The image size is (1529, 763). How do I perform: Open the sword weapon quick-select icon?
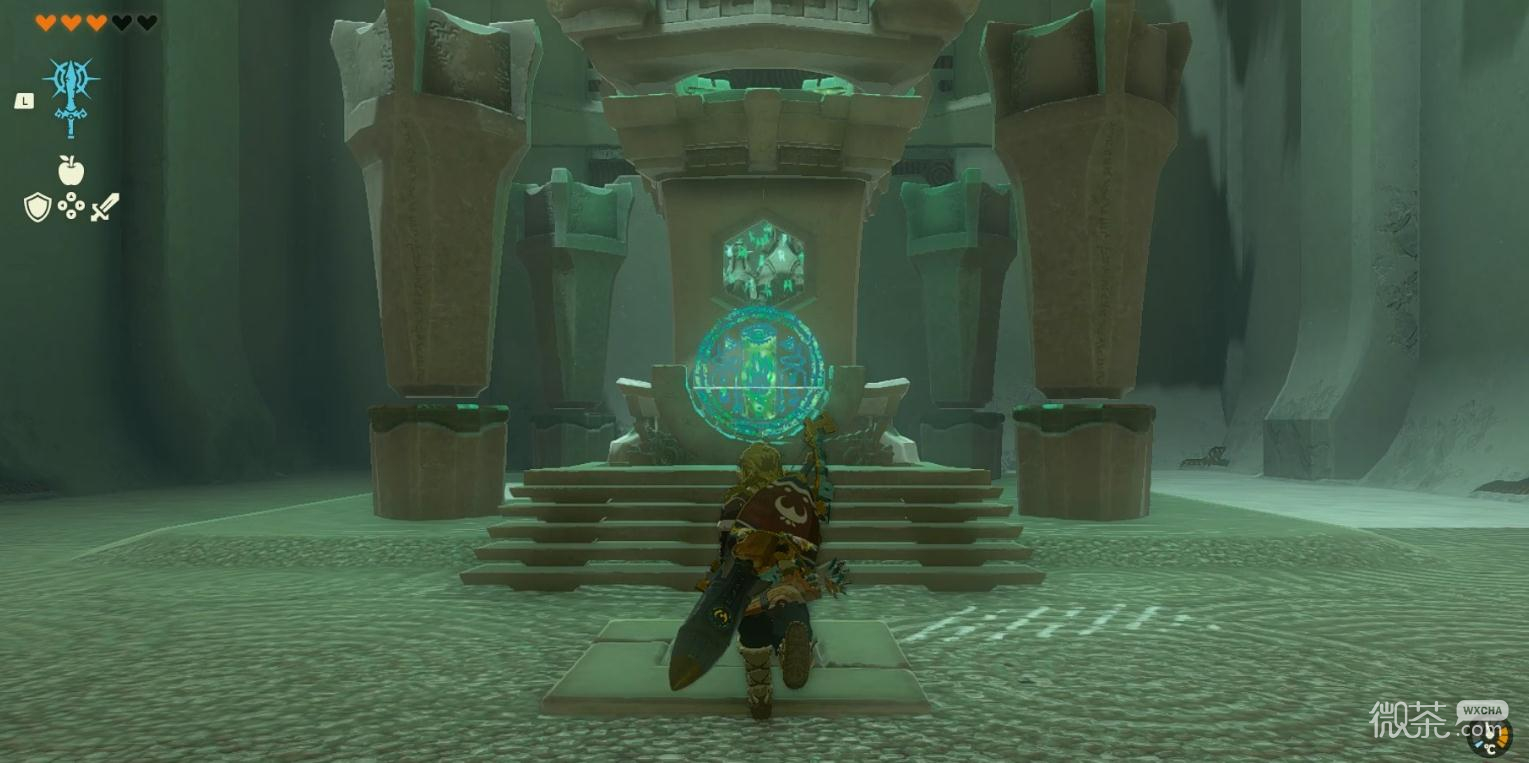pos(105,207)
